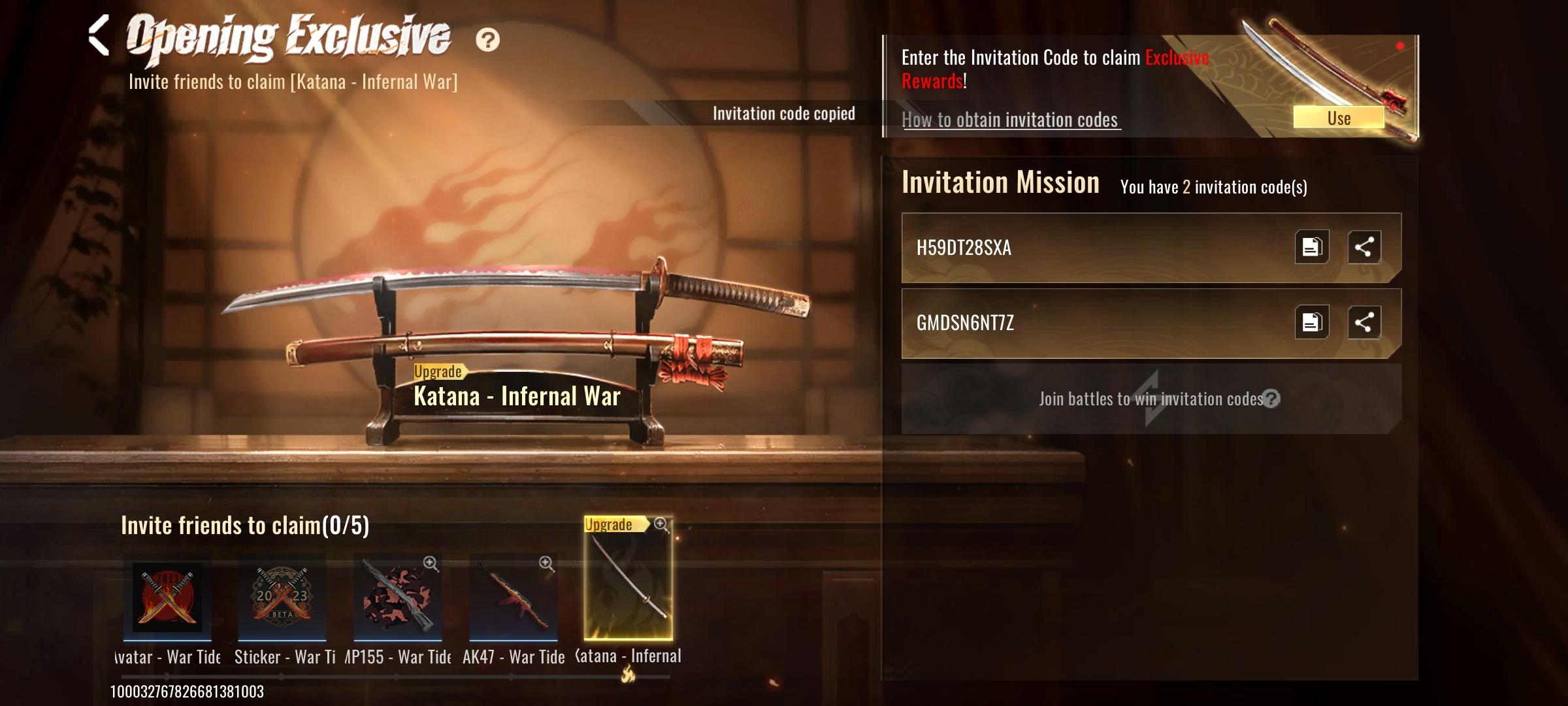Share invitation code GMDSN6NT7Z

1364,322
